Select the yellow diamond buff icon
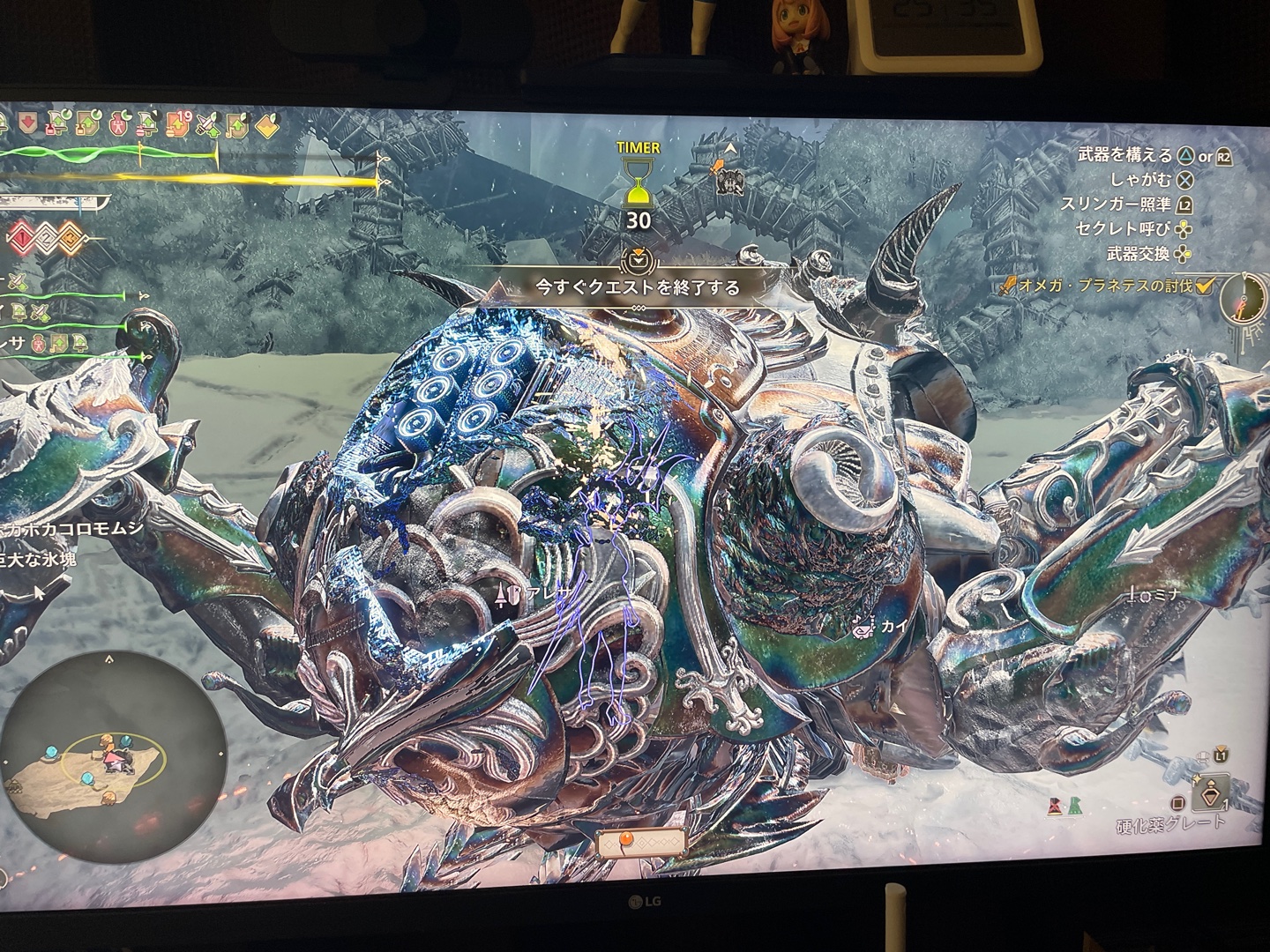1270x952 pixels. pyautogui.click(x=267, y=126)
